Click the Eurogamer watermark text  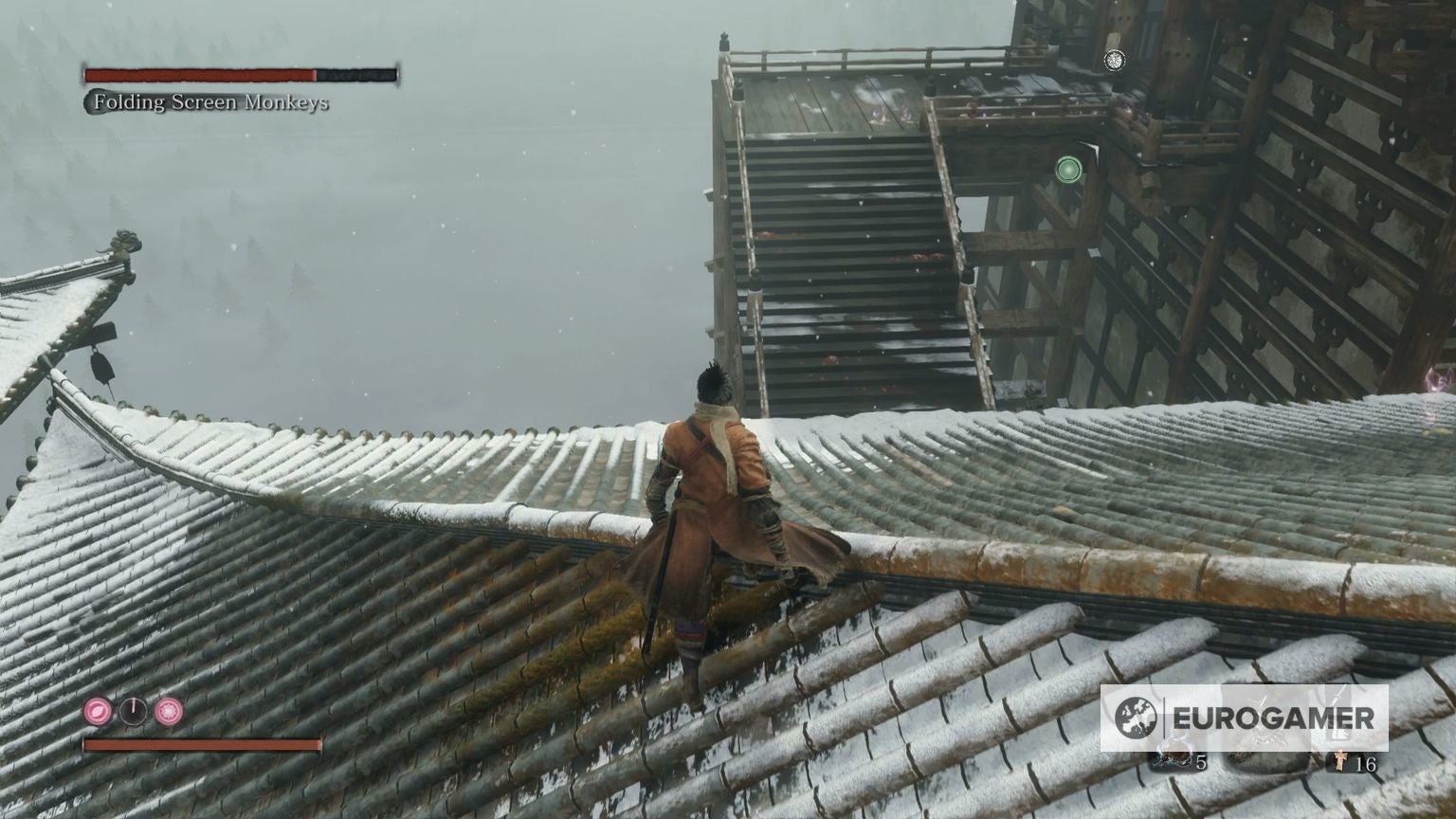coord(1273,716)
